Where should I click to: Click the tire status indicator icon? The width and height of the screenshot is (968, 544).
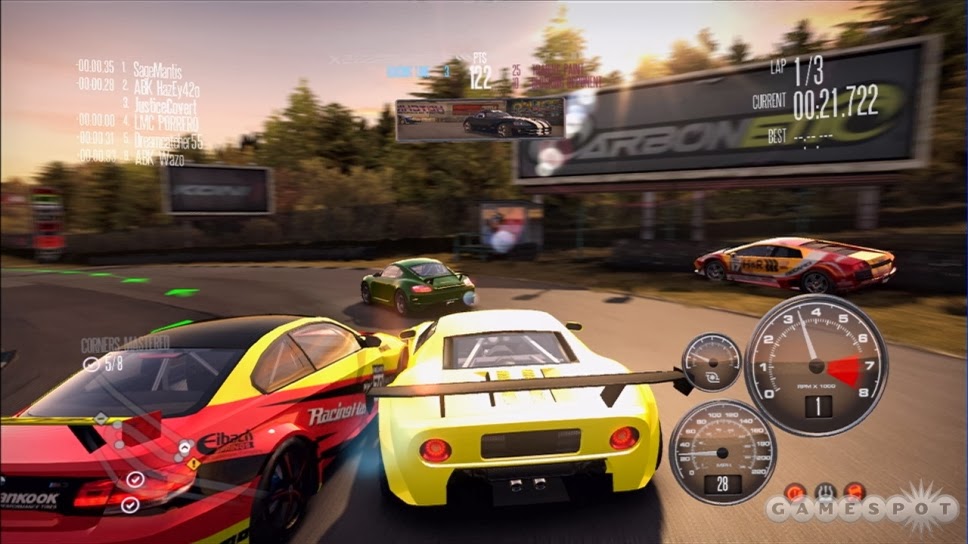click(825, 492)
